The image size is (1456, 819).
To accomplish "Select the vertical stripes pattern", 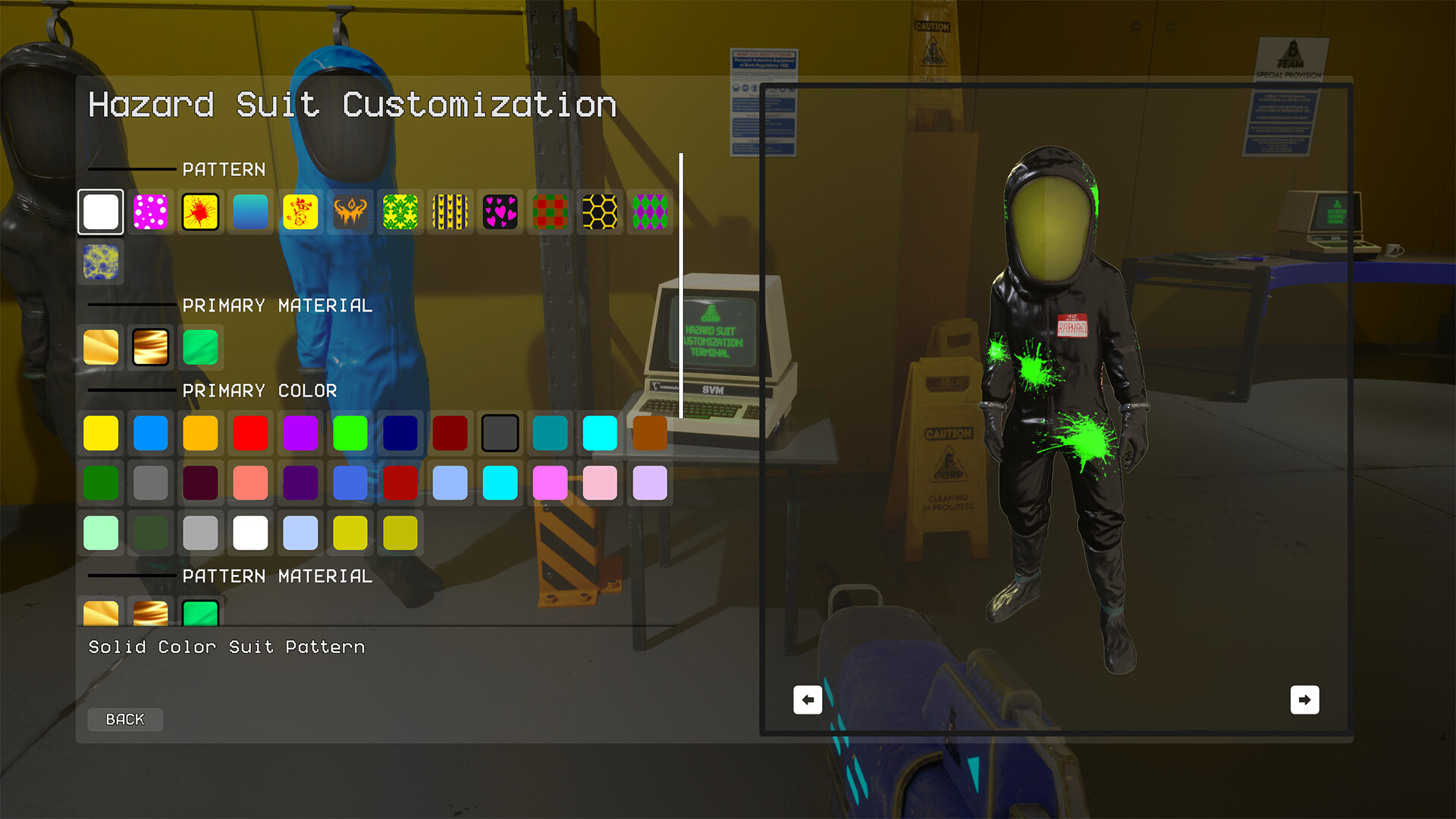I will 450,212.
